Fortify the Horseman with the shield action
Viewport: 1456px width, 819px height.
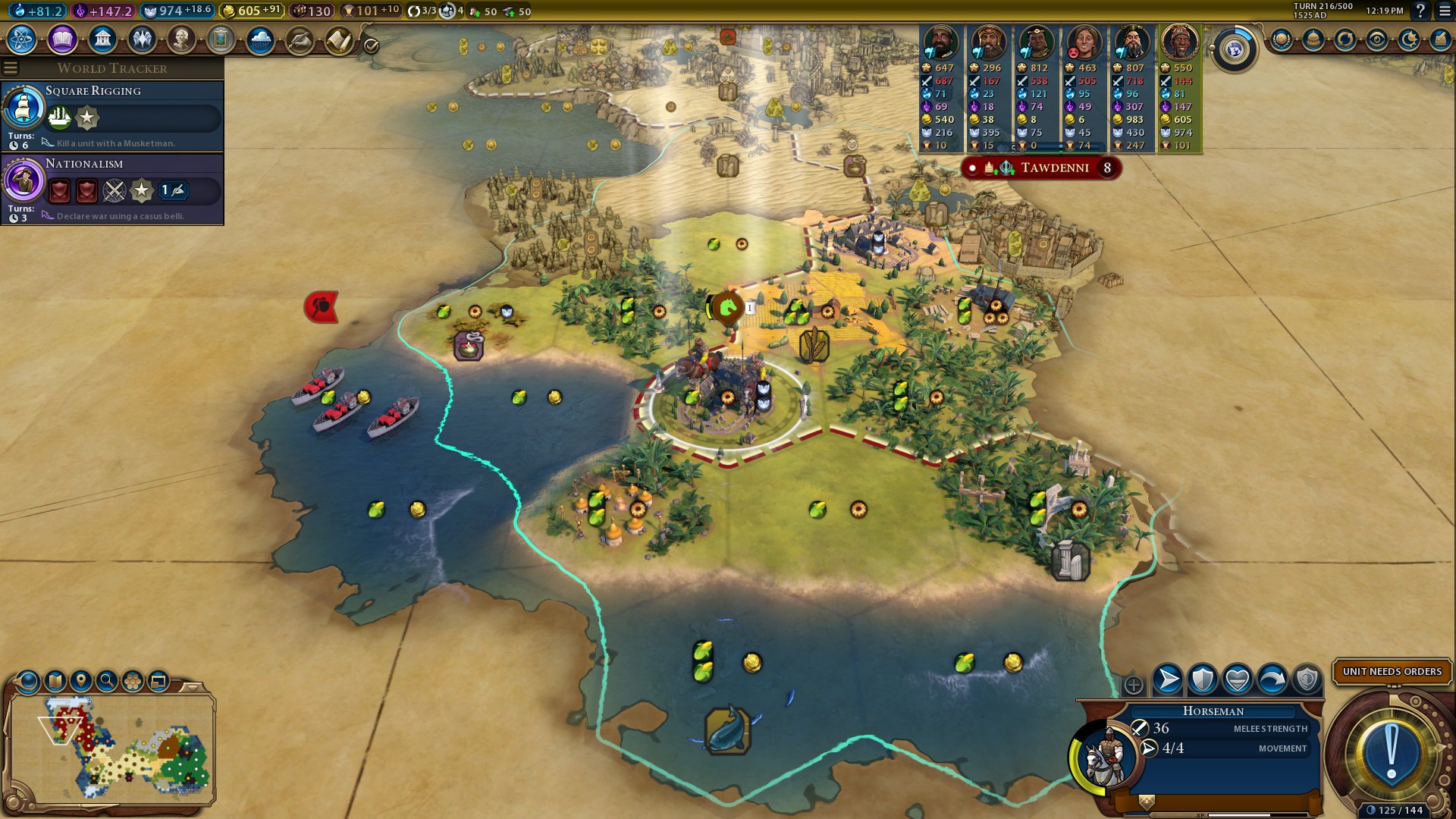click(x=1203, y=679)
